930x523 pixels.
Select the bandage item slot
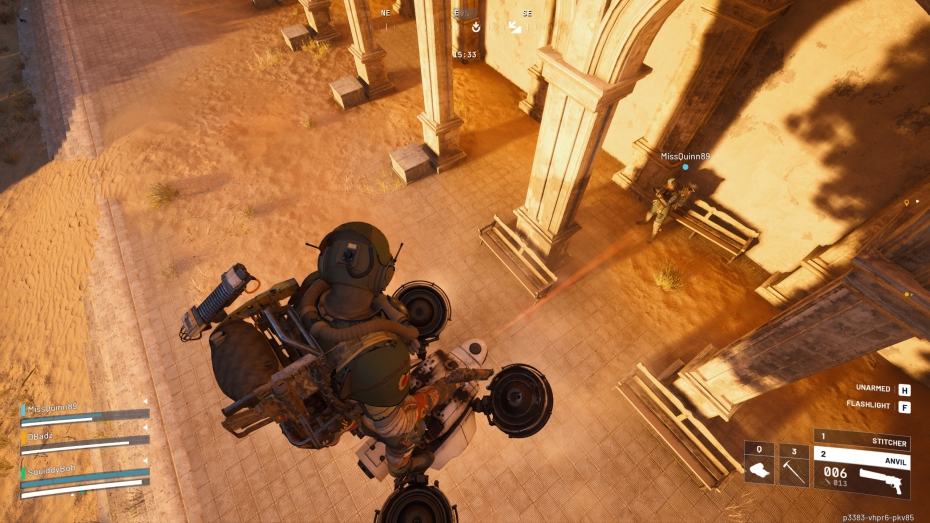759,464
